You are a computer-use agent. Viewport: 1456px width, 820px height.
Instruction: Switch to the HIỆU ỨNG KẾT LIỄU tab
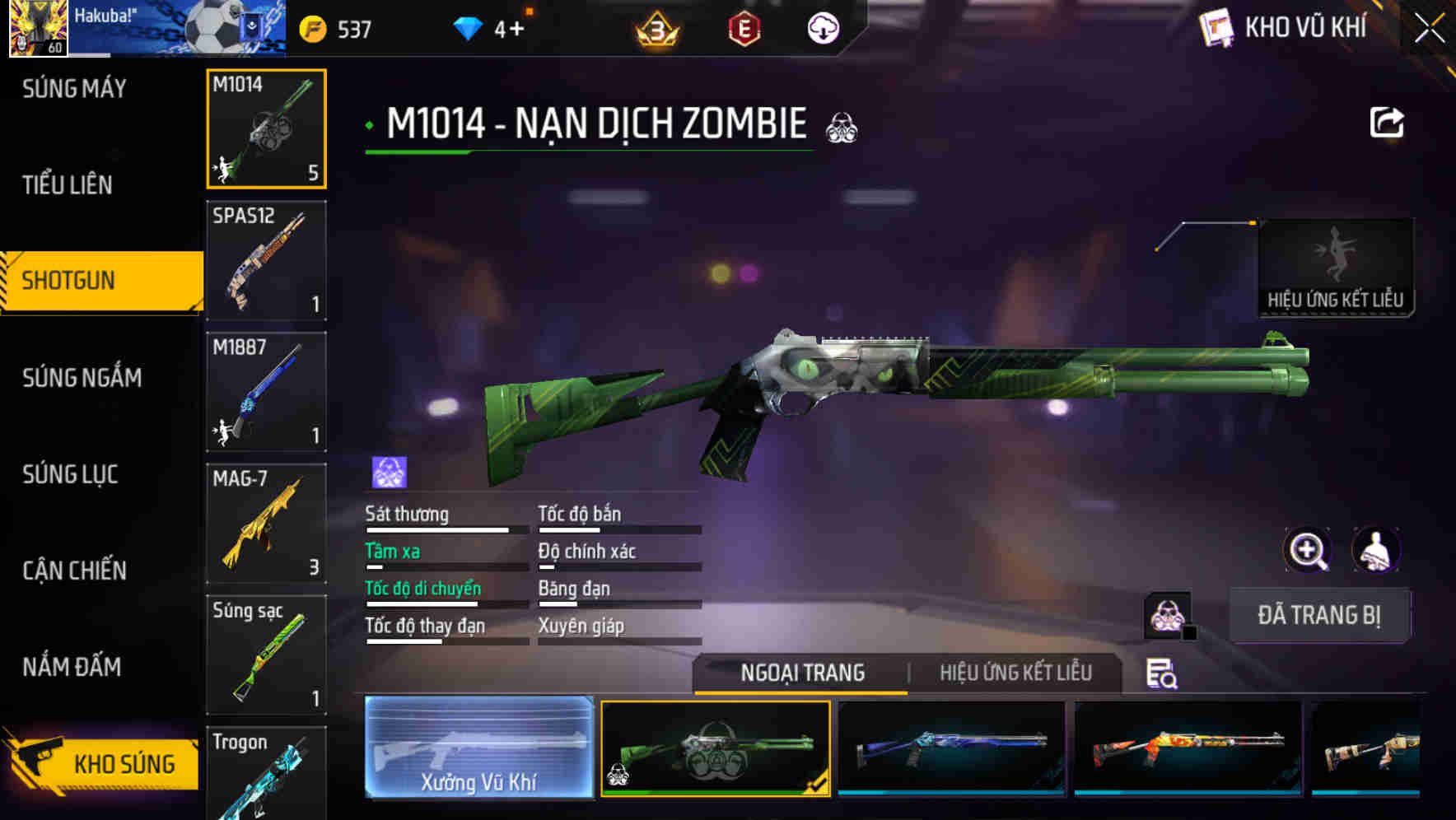click(x=1016, y=673)
